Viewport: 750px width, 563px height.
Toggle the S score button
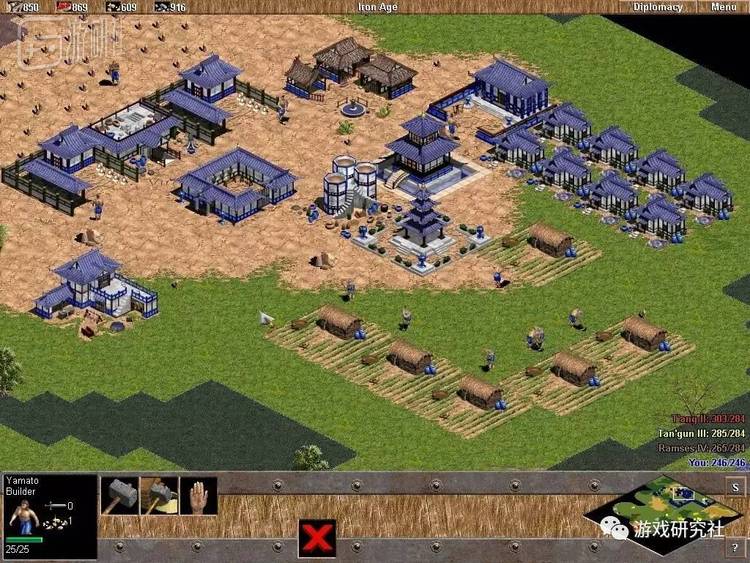tap(735, 487)
